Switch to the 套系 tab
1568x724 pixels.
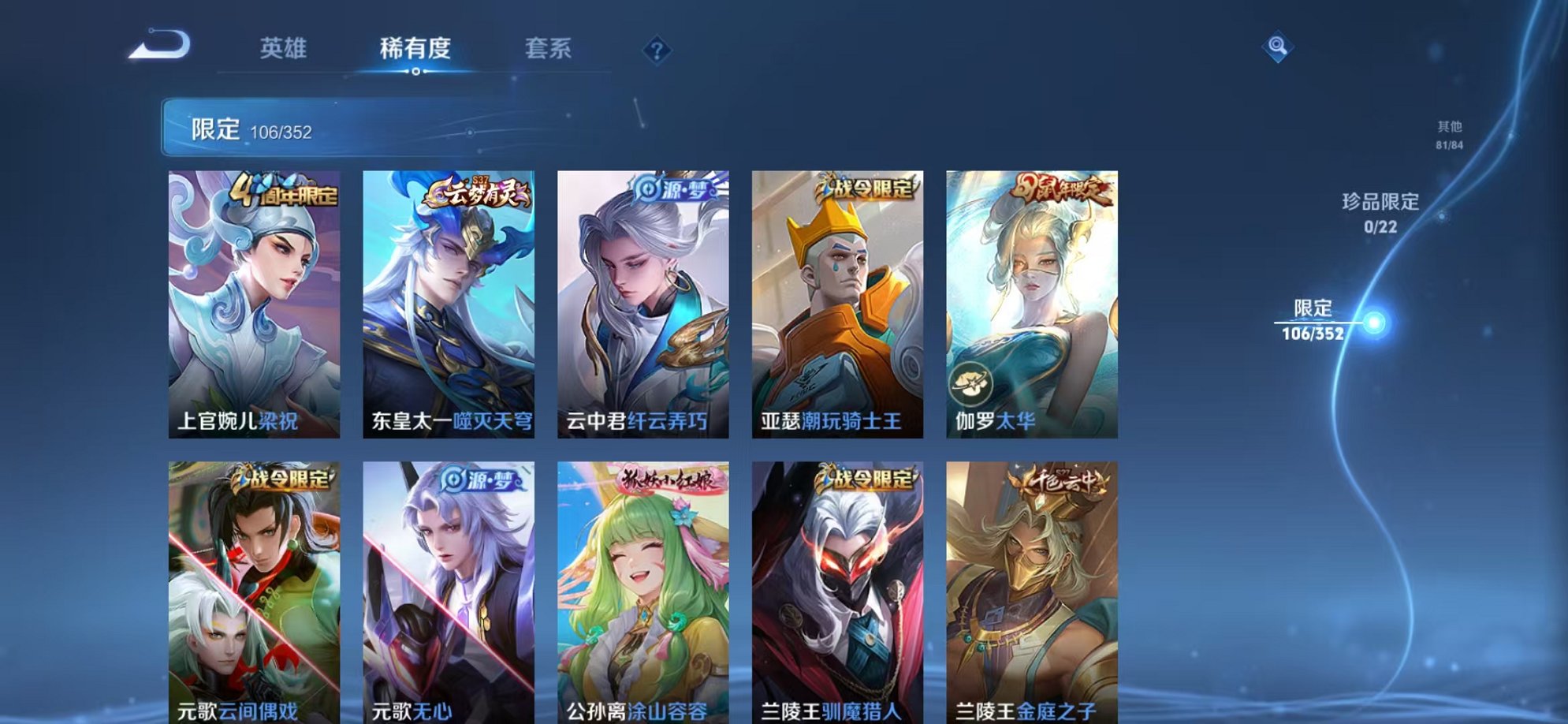[x=549, y=48]
